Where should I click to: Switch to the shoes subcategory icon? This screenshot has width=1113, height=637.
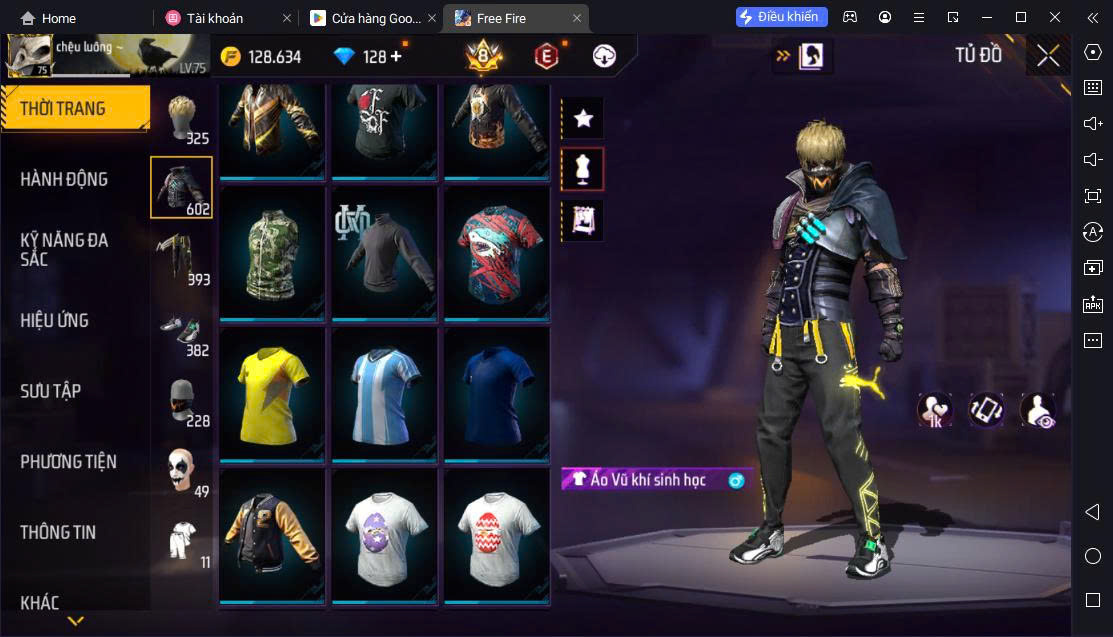click(181, 332)
